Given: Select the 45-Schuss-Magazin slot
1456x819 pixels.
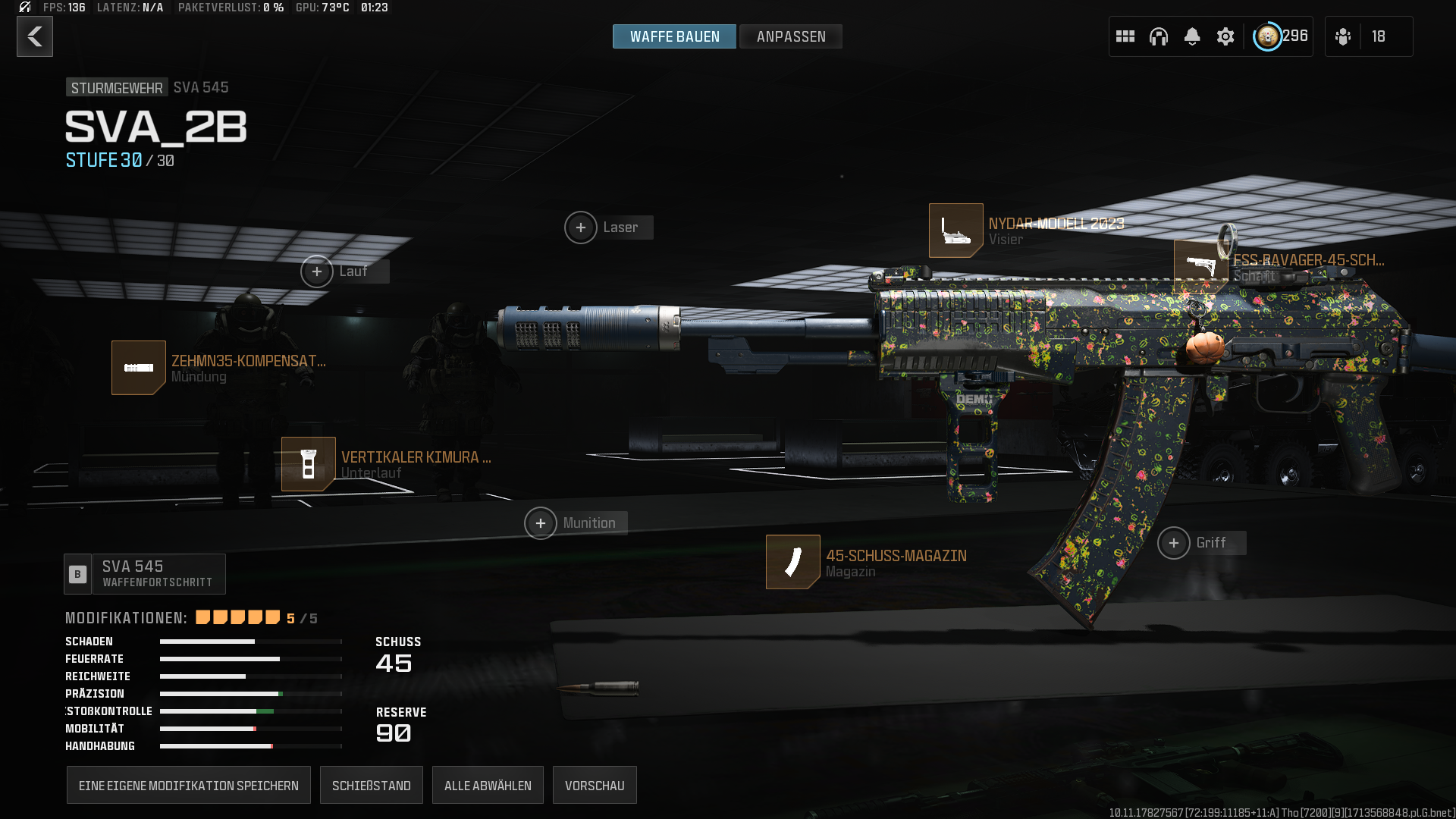Looking at the screenshot, I should [793, 562].
